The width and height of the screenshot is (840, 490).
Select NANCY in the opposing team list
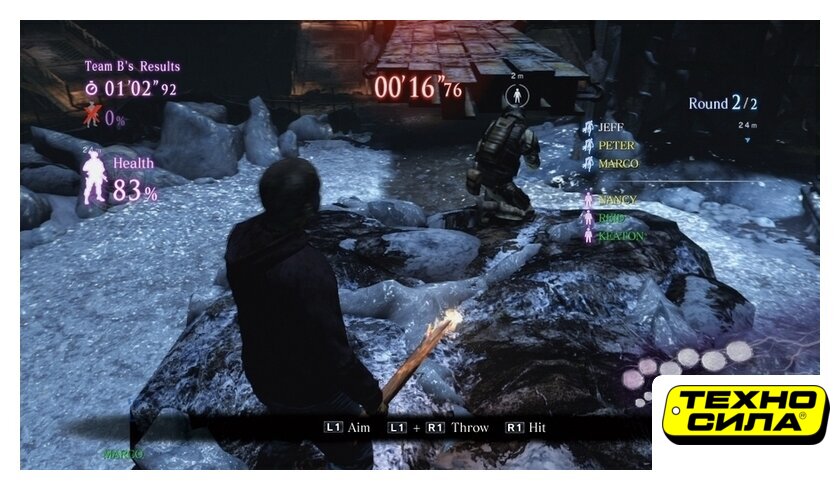pos(616,200)
